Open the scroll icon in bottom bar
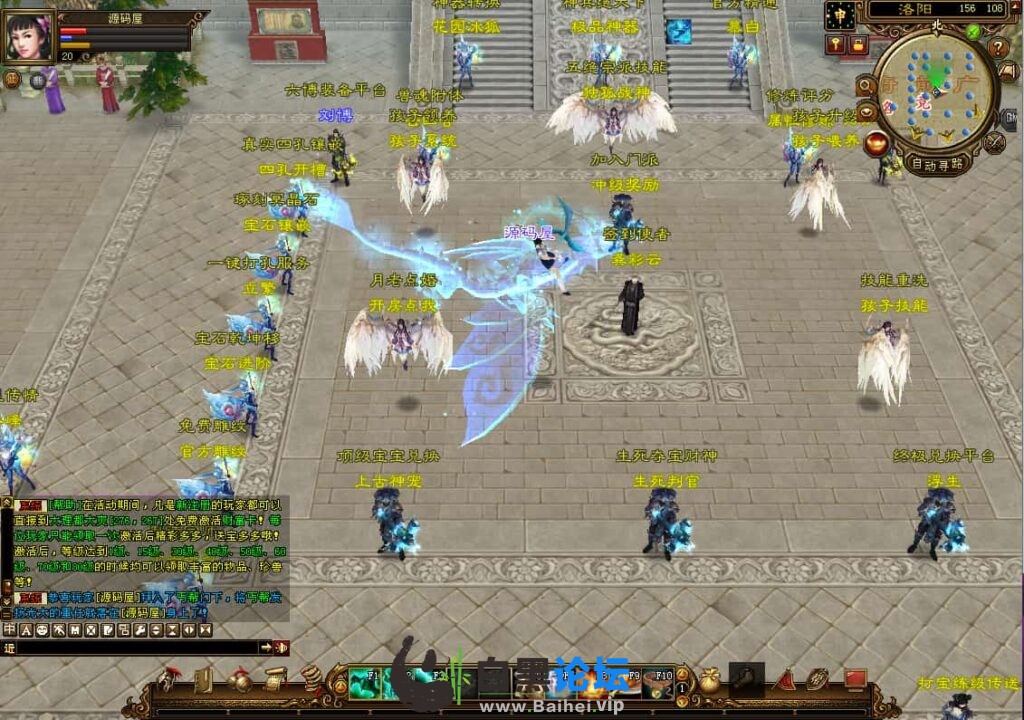The height and width of the screenshot is (720, 1024). point(274,682)
